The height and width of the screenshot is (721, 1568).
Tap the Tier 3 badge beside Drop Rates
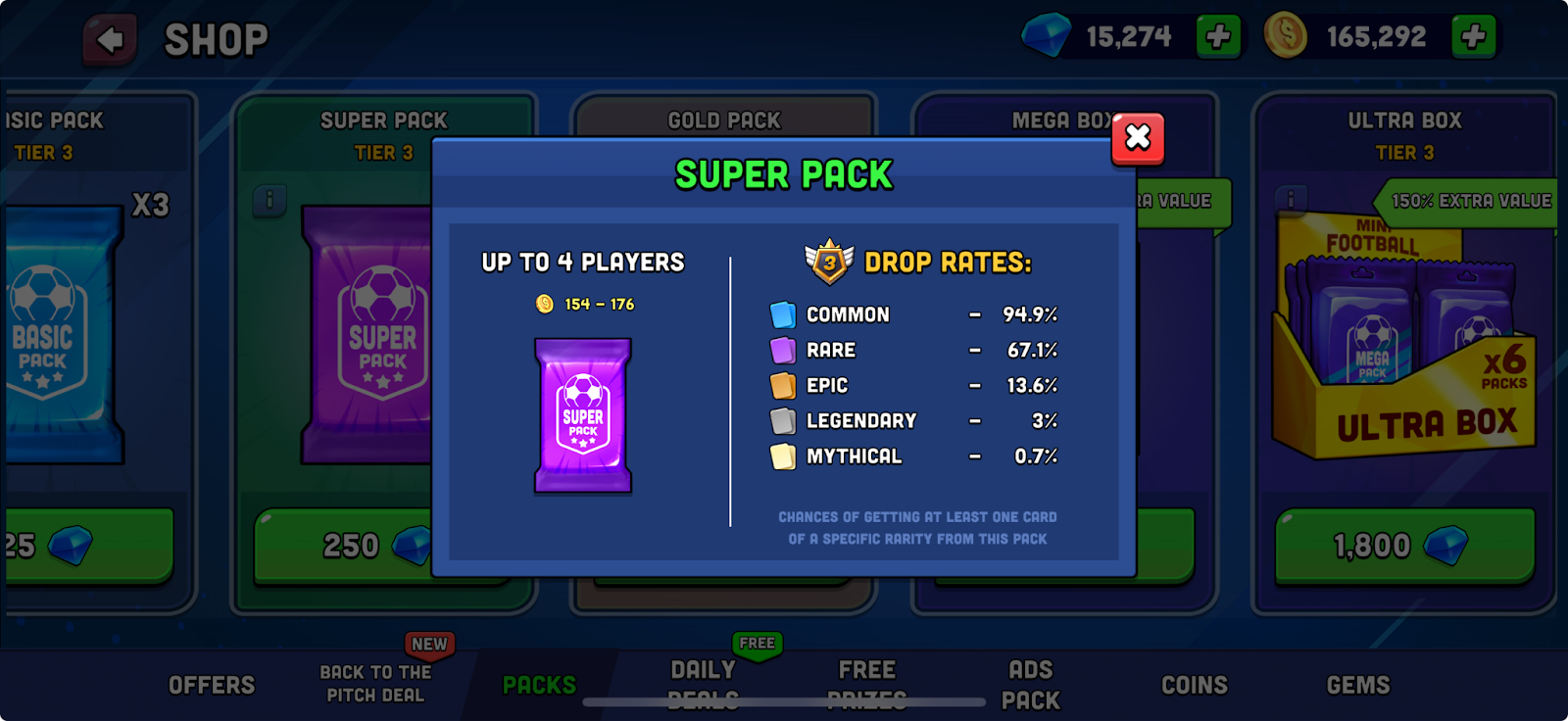(828, 261)
